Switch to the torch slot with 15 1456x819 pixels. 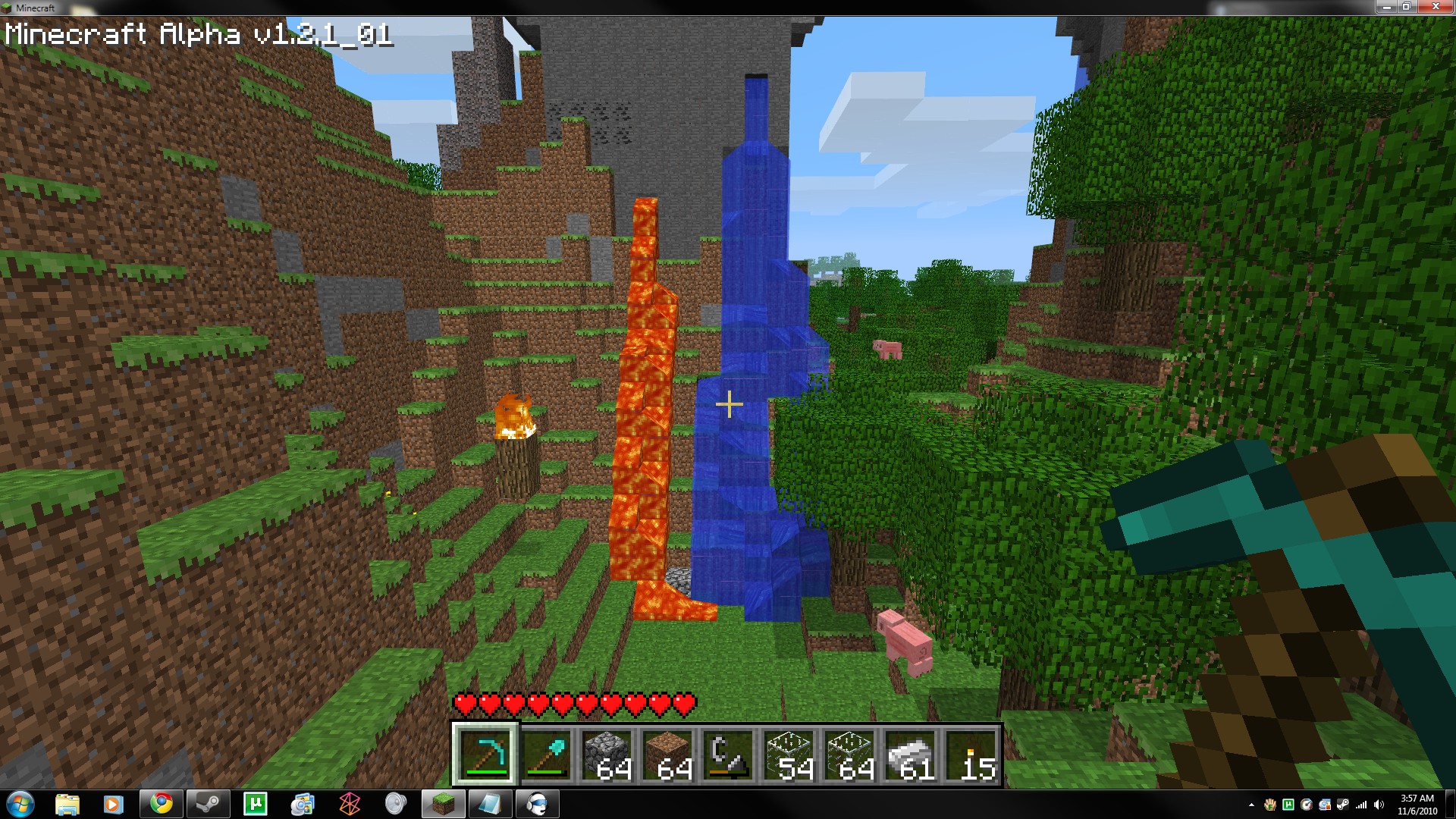[971, 754]
